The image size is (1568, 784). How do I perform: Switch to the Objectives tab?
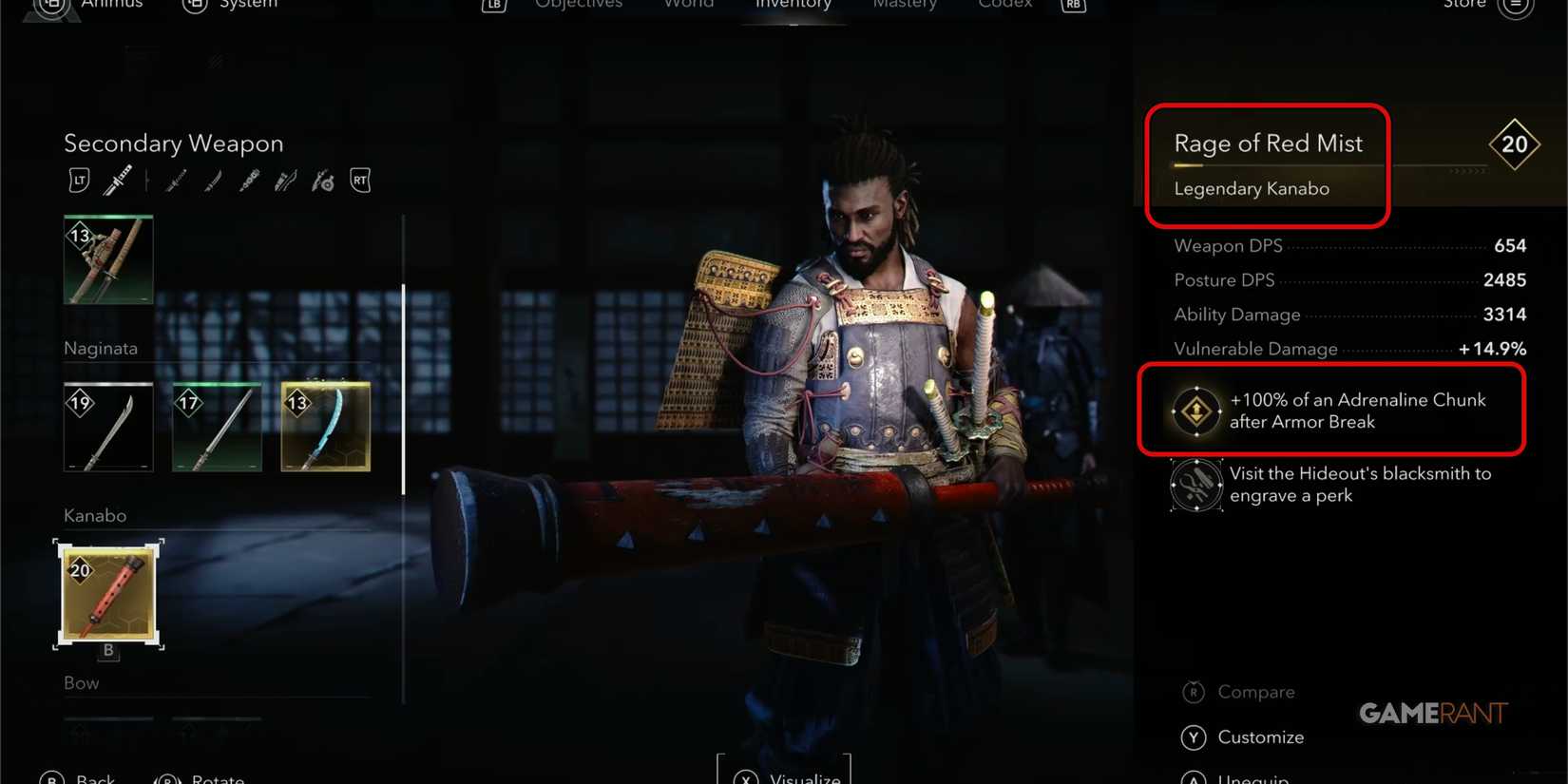pos(578,6)
